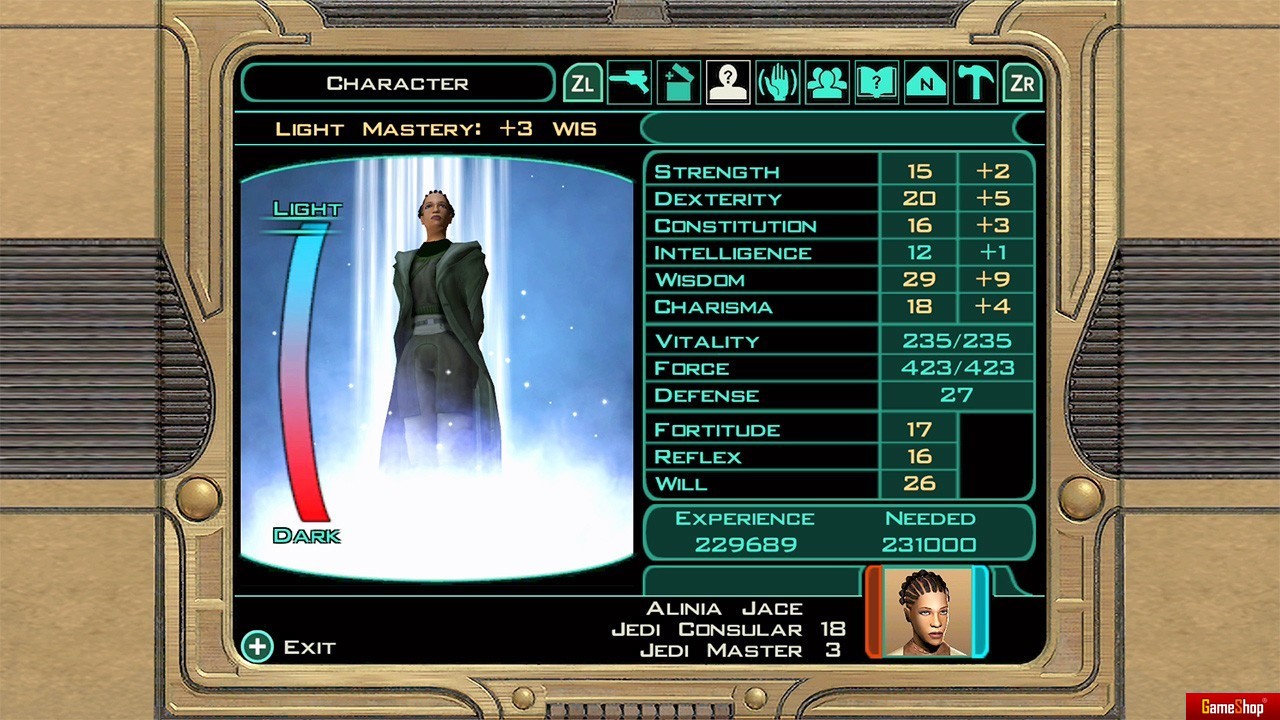Exit the character screen

290,647
